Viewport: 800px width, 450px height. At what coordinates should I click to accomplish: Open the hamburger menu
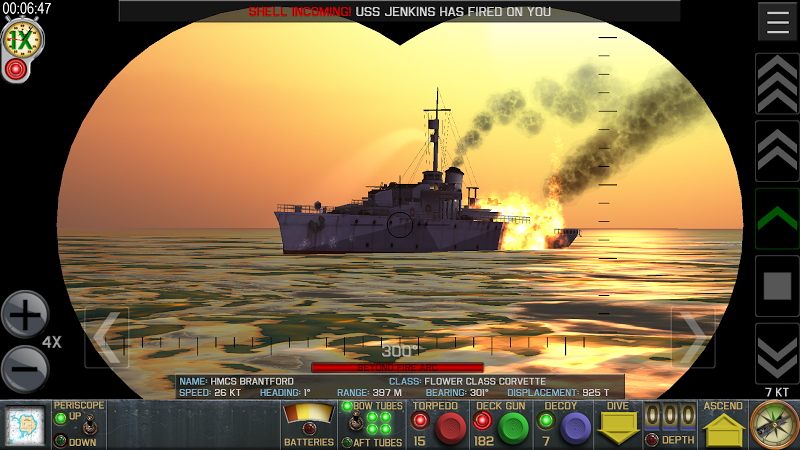[x=777, y=21]
